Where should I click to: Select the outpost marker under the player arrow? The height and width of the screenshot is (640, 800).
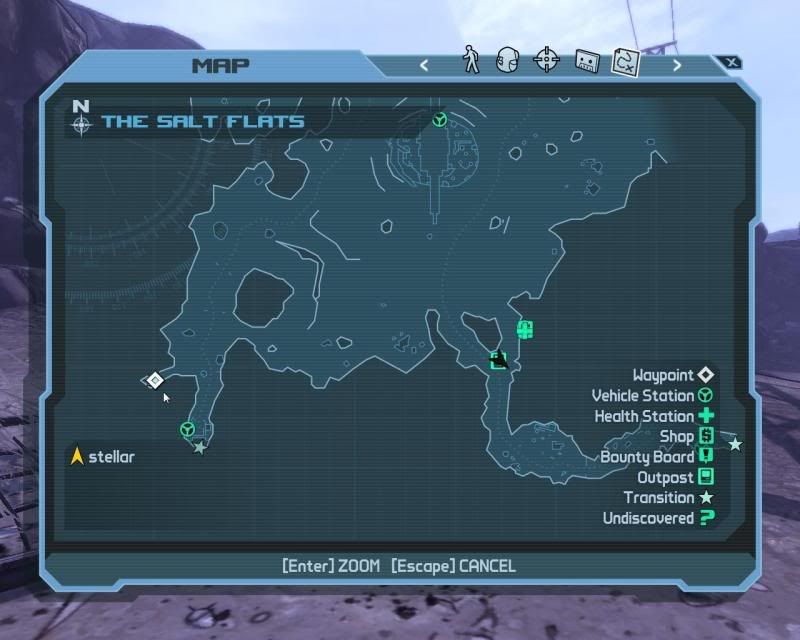click(498, 359)
